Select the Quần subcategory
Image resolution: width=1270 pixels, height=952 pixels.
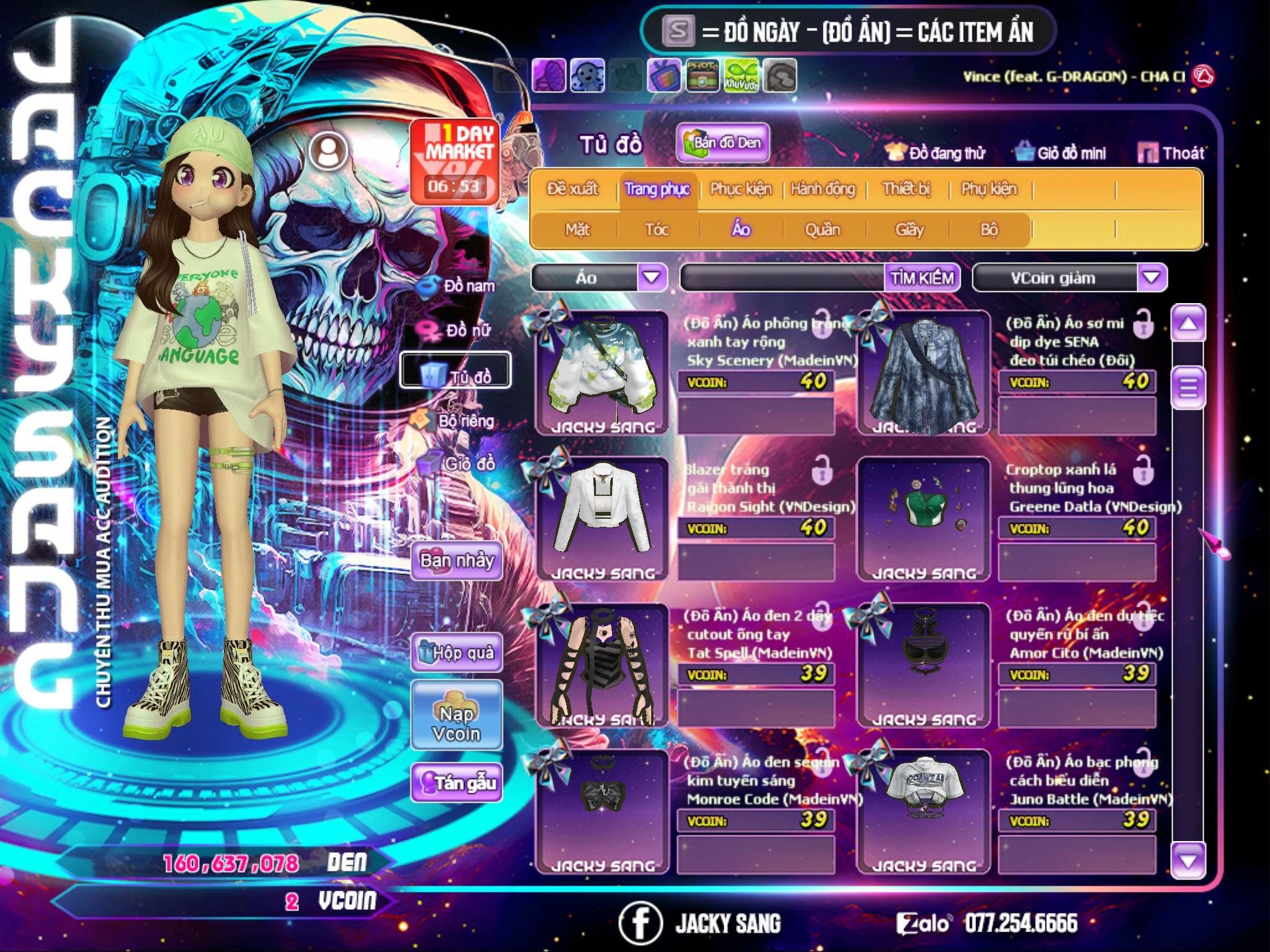tap(822, 230)
